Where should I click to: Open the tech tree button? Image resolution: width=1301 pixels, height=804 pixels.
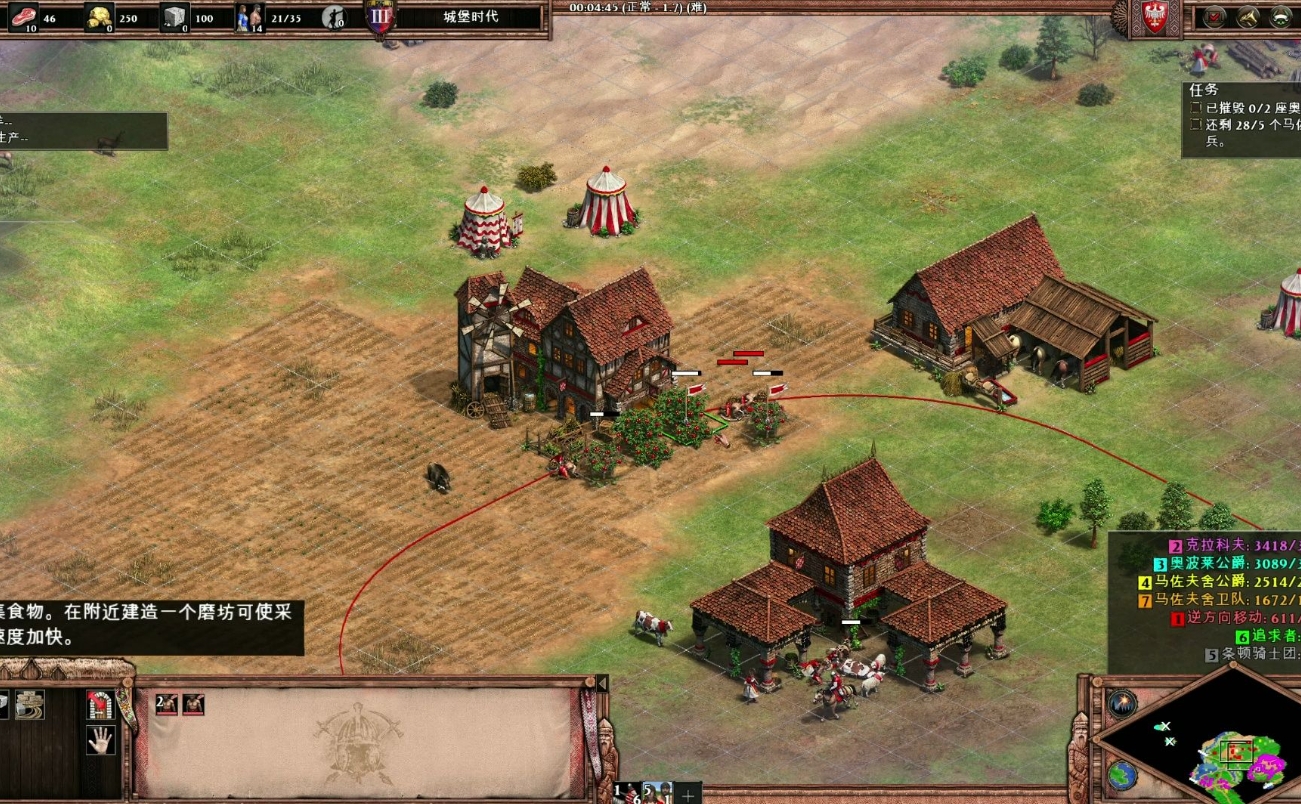coord(1281,16)
